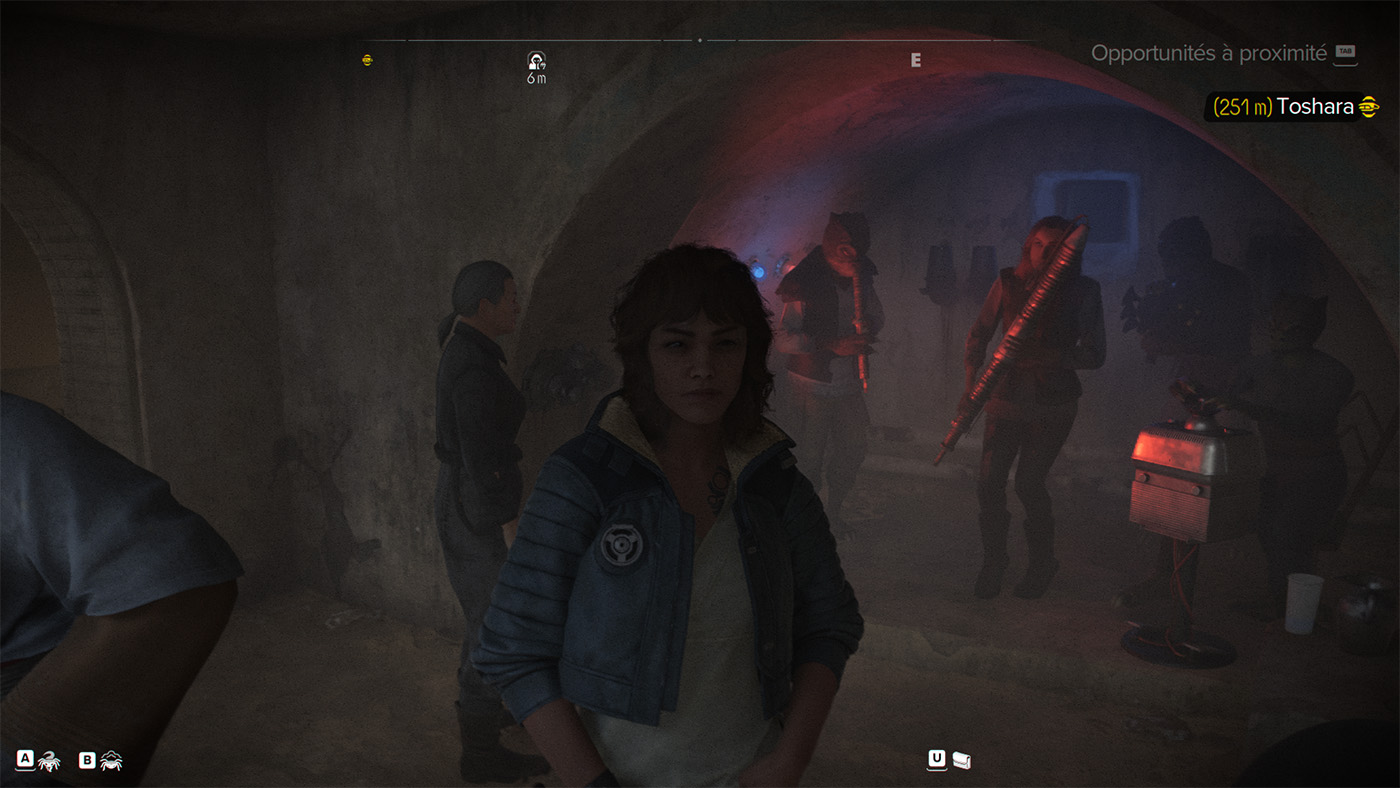Open the pouch icon at bottom center

(961, 761)
